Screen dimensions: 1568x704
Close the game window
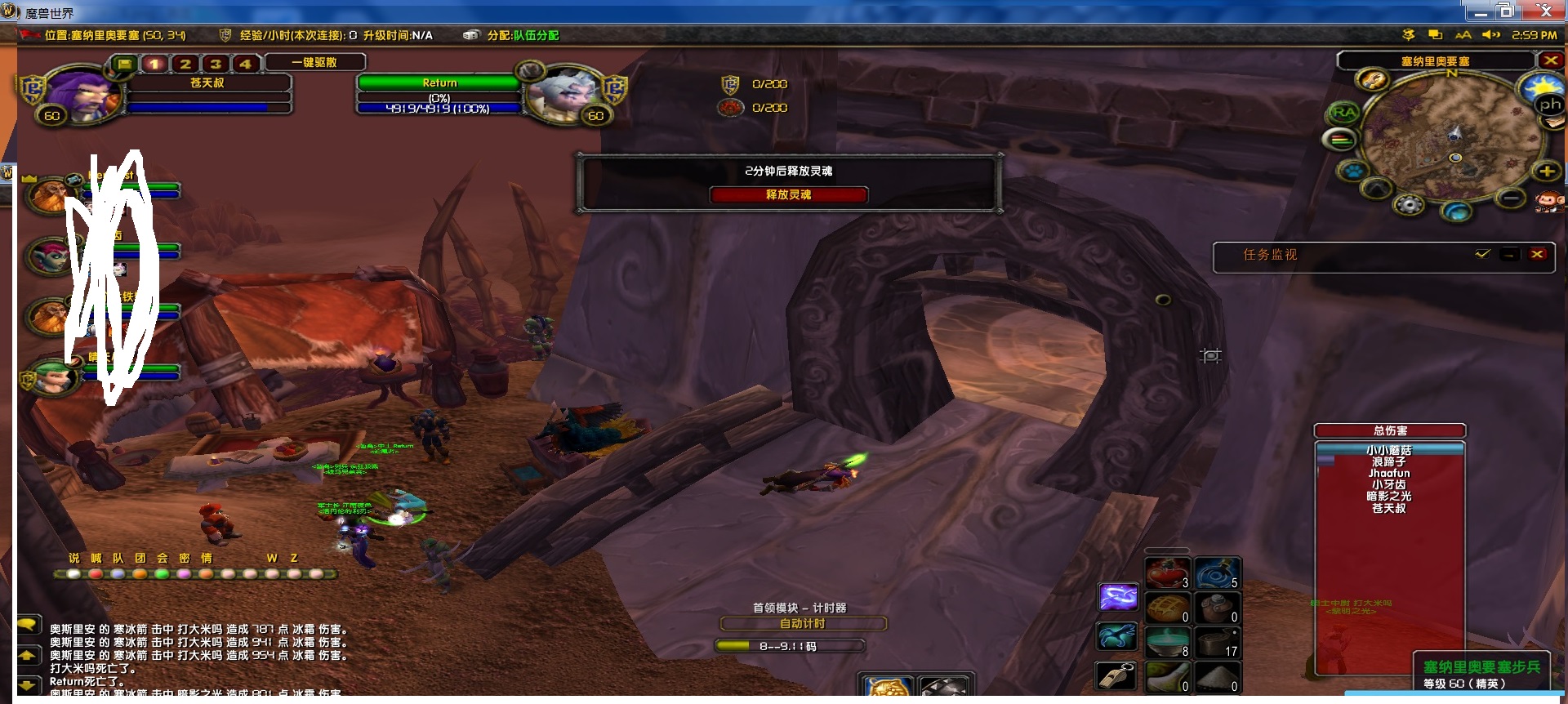pyautogui.click(x=1544, y=11)
